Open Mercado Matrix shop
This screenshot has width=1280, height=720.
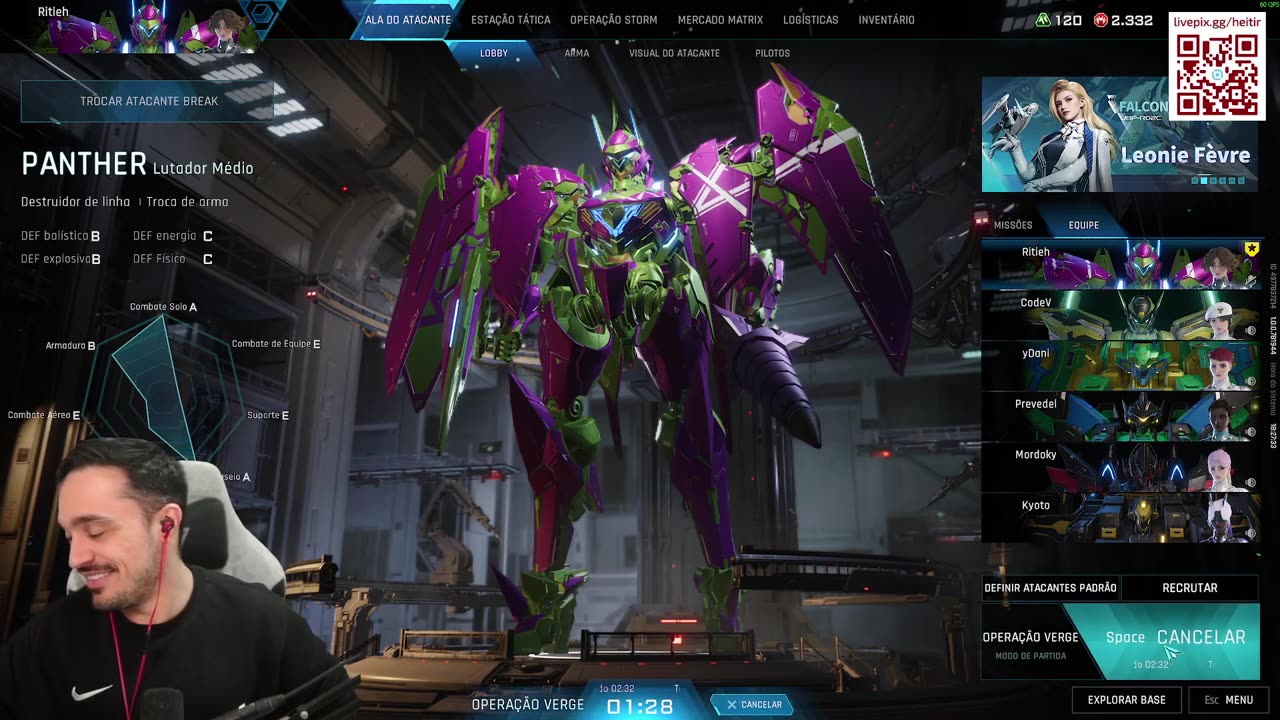pyautogui.click(x=720, y=20)
